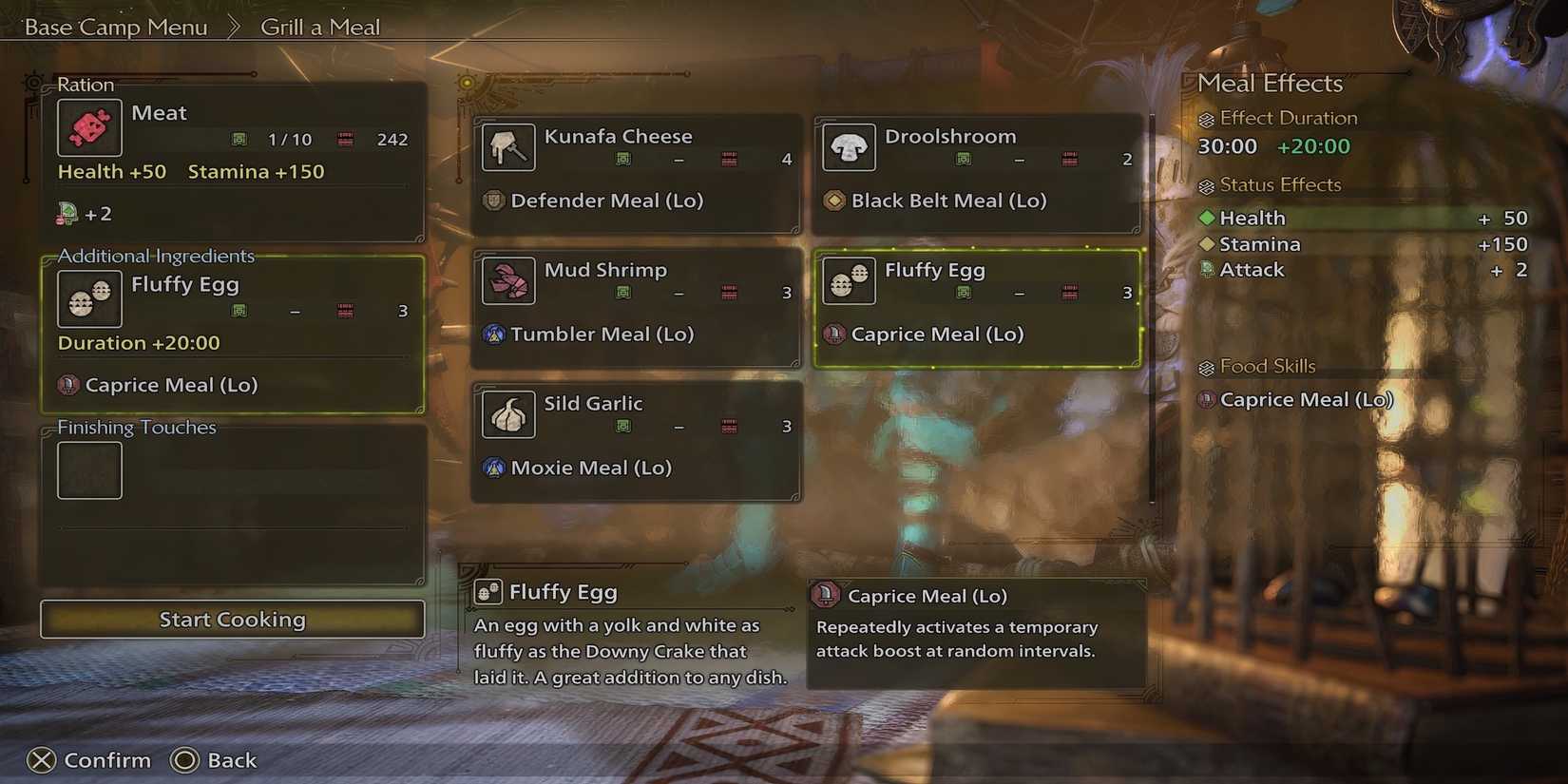The width and height of the screenshot is (1568, 784).
Task: Click the Kunafa Cheese ingredient icon
Action: (x=508, y=147)
